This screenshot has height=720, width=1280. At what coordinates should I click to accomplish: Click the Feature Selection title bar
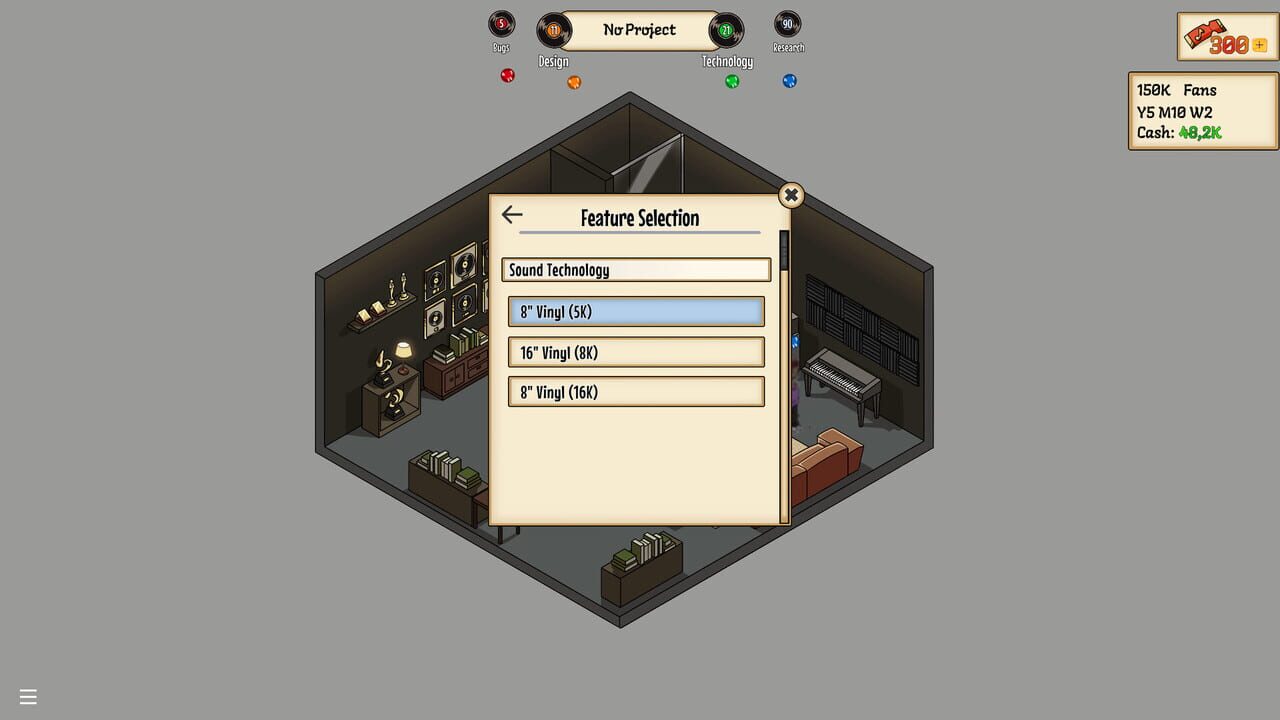pyautogui.click(x=638, y=218)
